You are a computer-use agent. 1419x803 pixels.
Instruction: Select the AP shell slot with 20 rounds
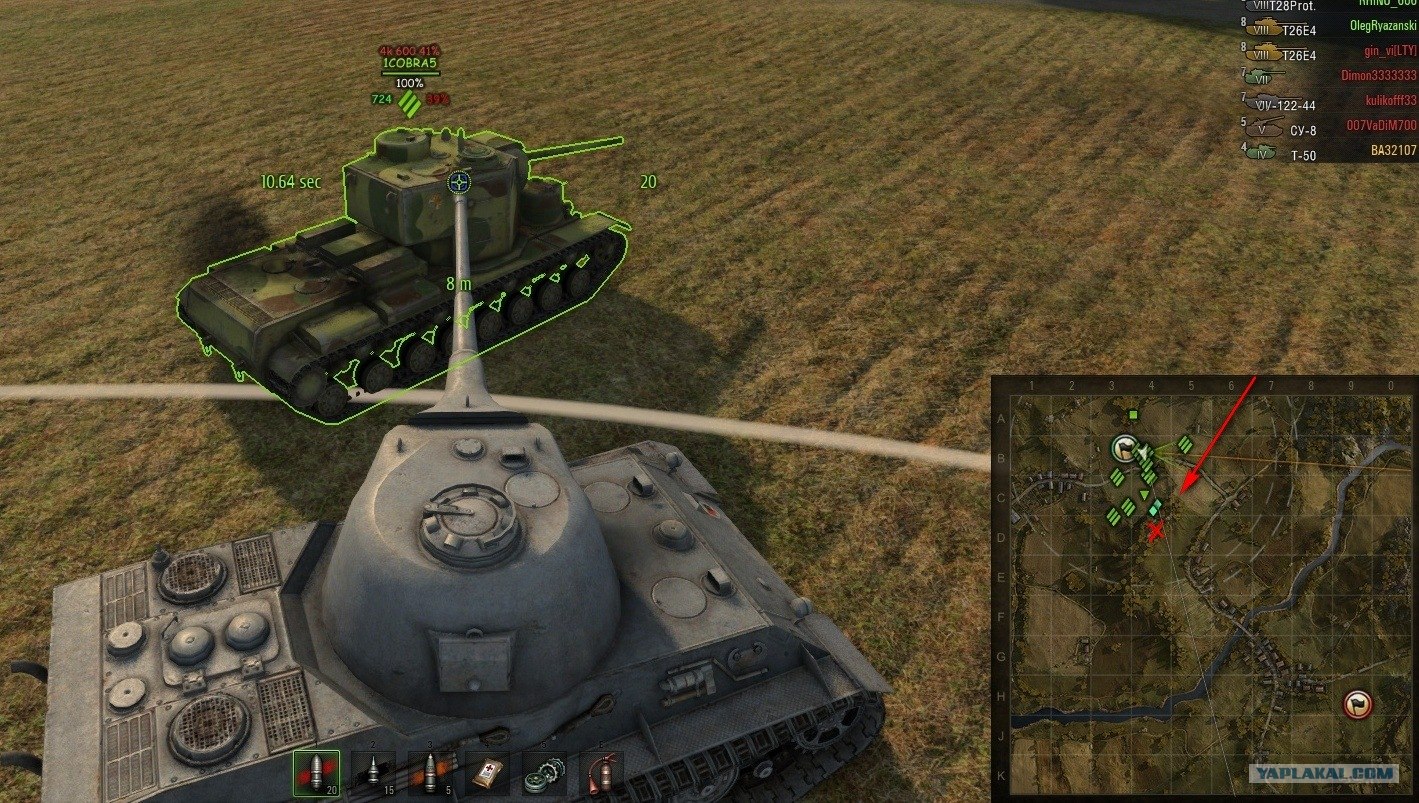pos(316,772)
